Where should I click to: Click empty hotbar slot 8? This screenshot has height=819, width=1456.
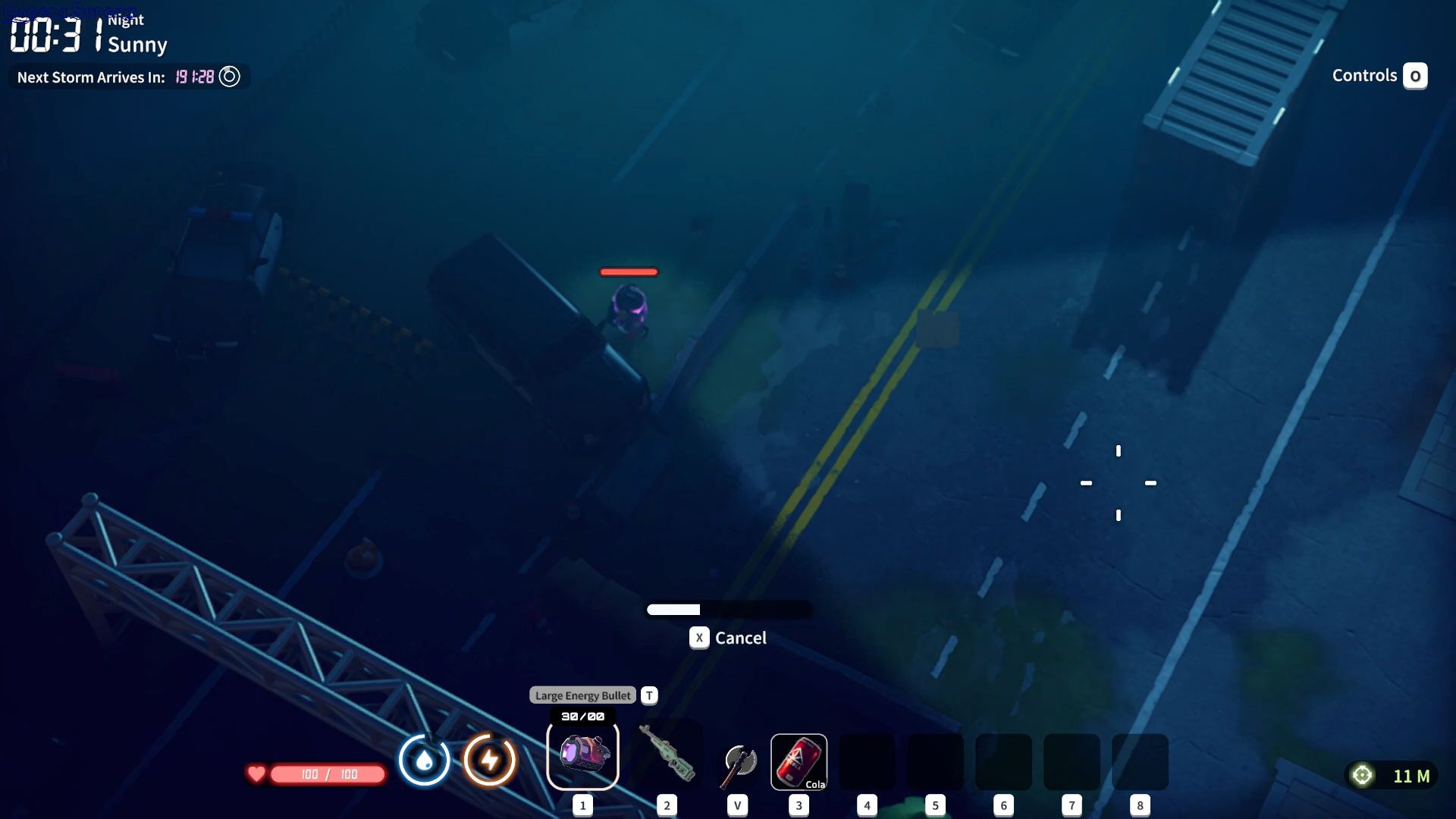pos(1140,761)
